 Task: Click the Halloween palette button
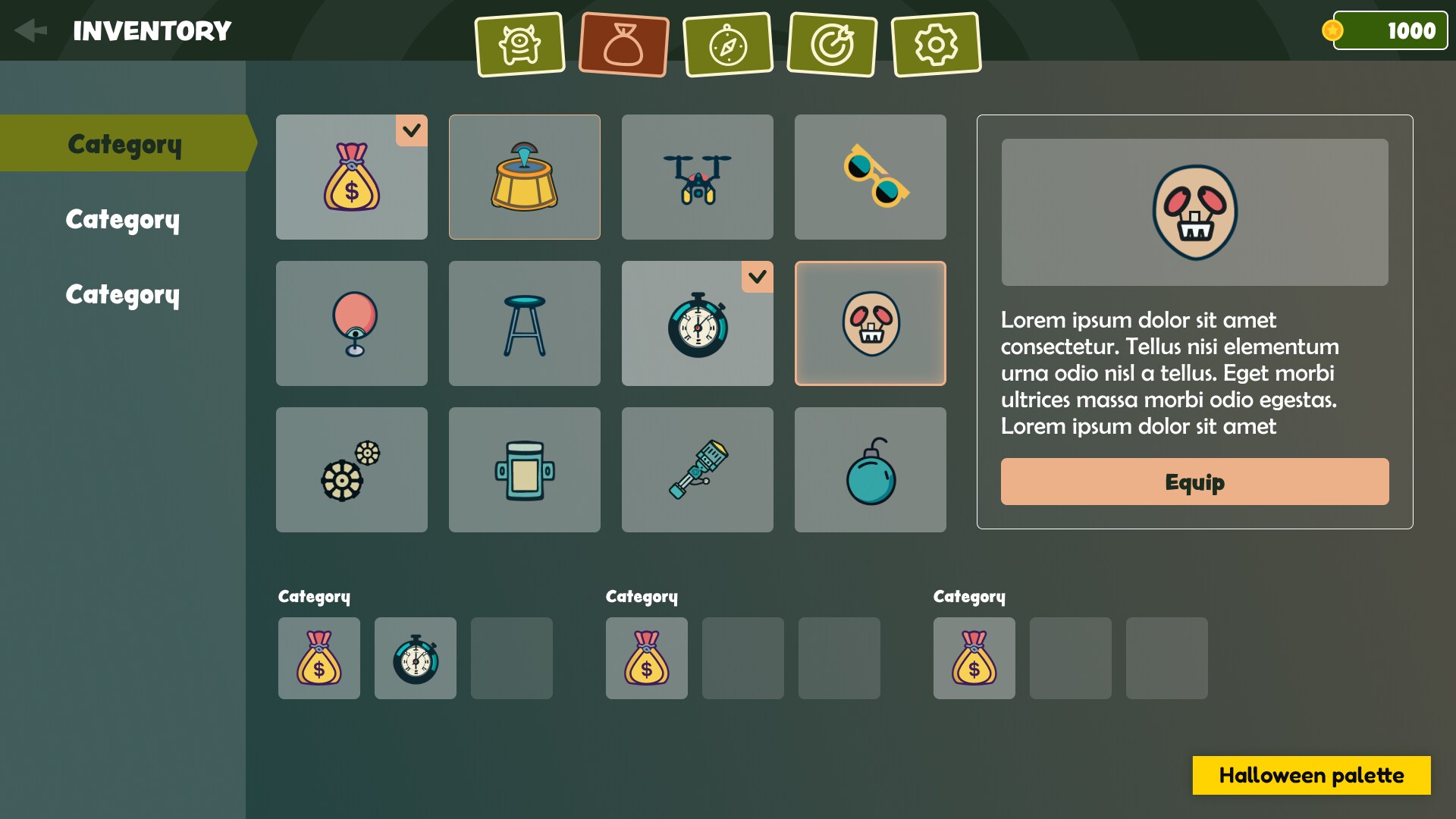tap(1311, 775)
